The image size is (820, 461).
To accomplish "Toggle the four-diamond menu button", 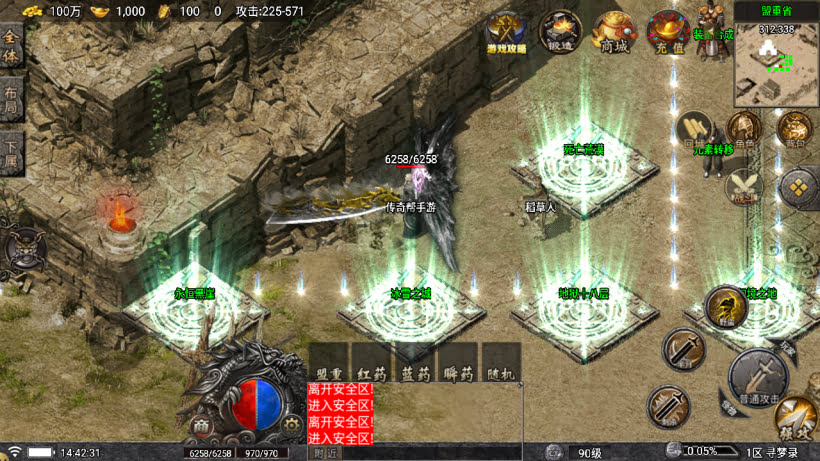I will (799, 186).
